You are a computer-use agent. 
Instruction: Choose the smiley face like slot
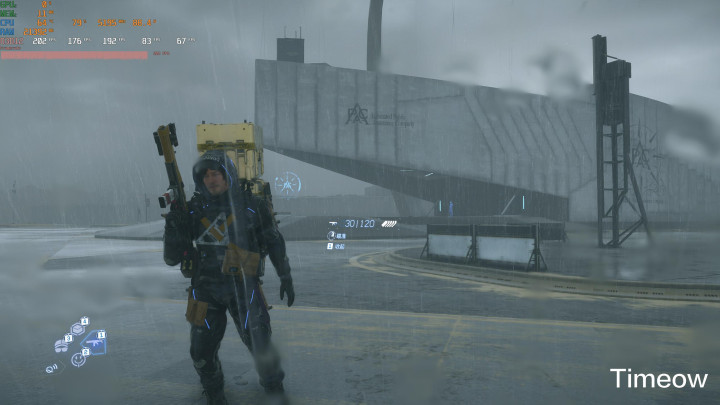pos(78,358)
